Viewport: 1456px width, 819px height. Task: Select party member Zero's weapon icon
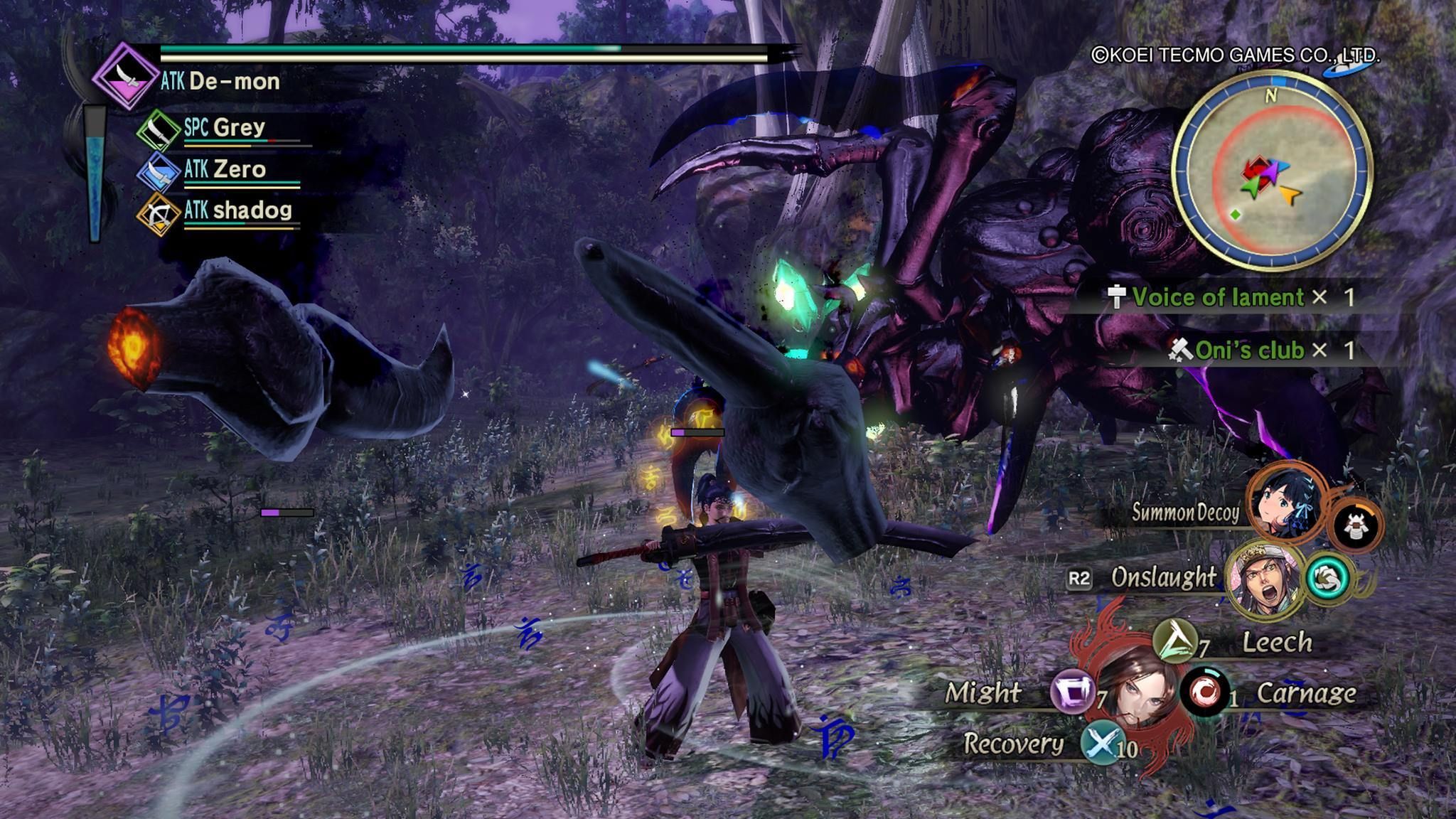(x=159, y=172)
